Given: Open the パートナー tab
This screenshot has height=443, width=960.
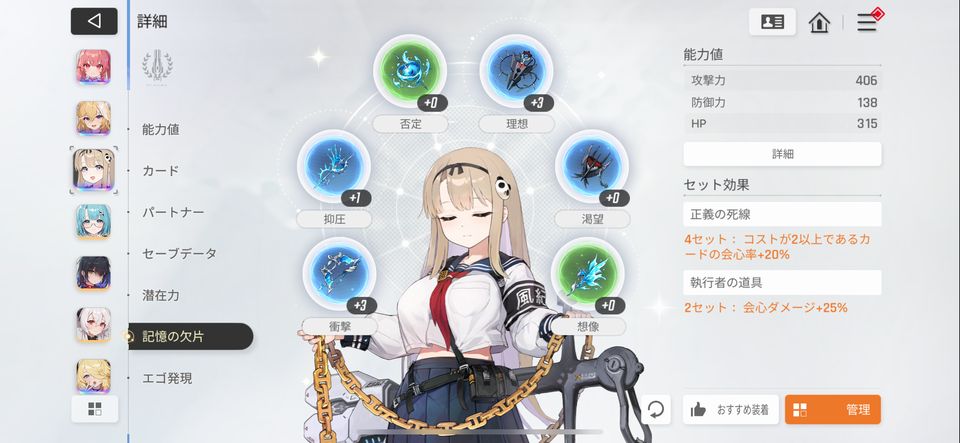Looking at the screenshot, I should (x=173, y=212).
